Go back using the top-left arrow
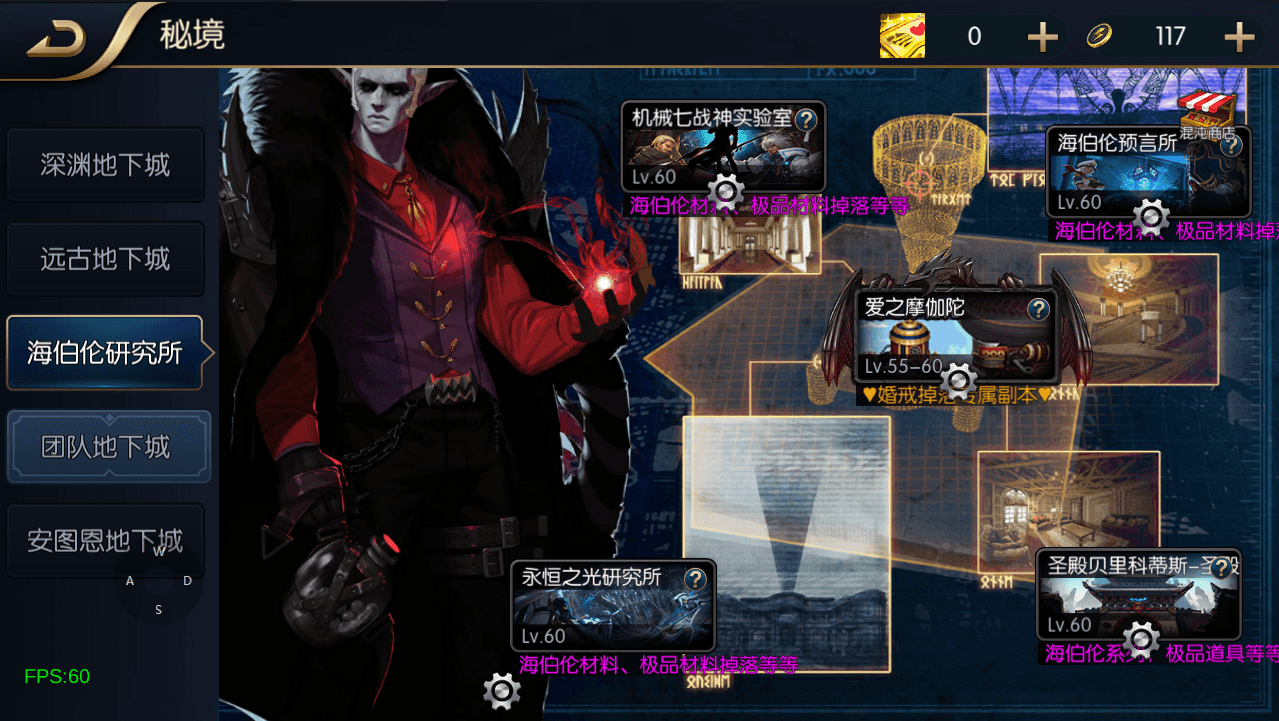Viewport: 1279px width, 721px height. [x=55, y=39]
